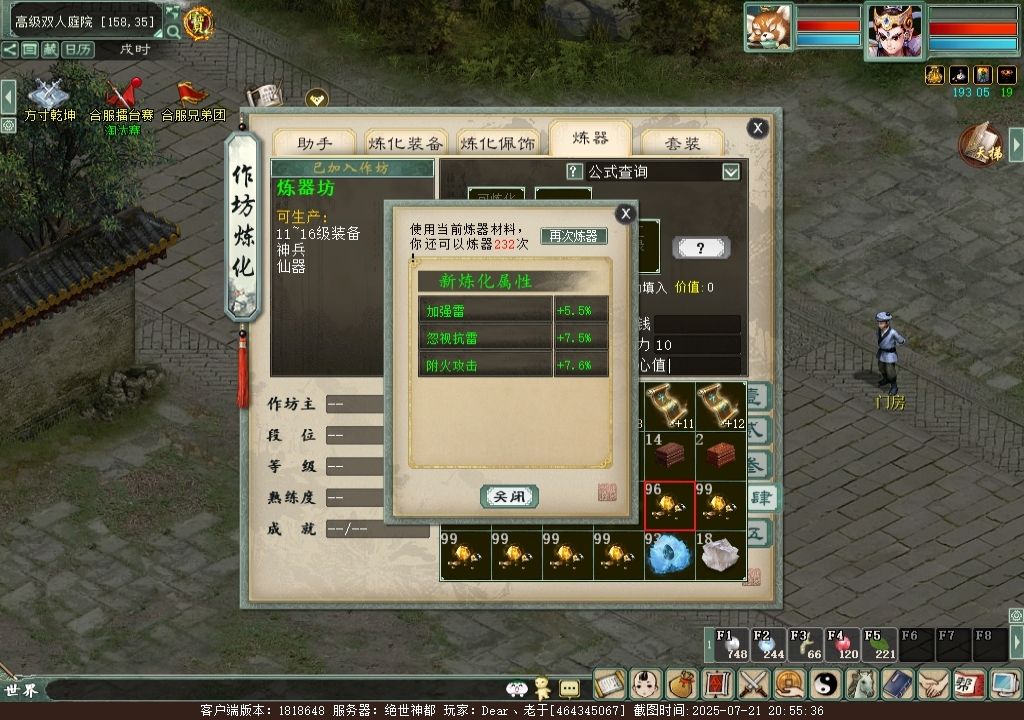Open the yin-yang menu icon
Screen dimensions: 1024x720
point(827,684)
